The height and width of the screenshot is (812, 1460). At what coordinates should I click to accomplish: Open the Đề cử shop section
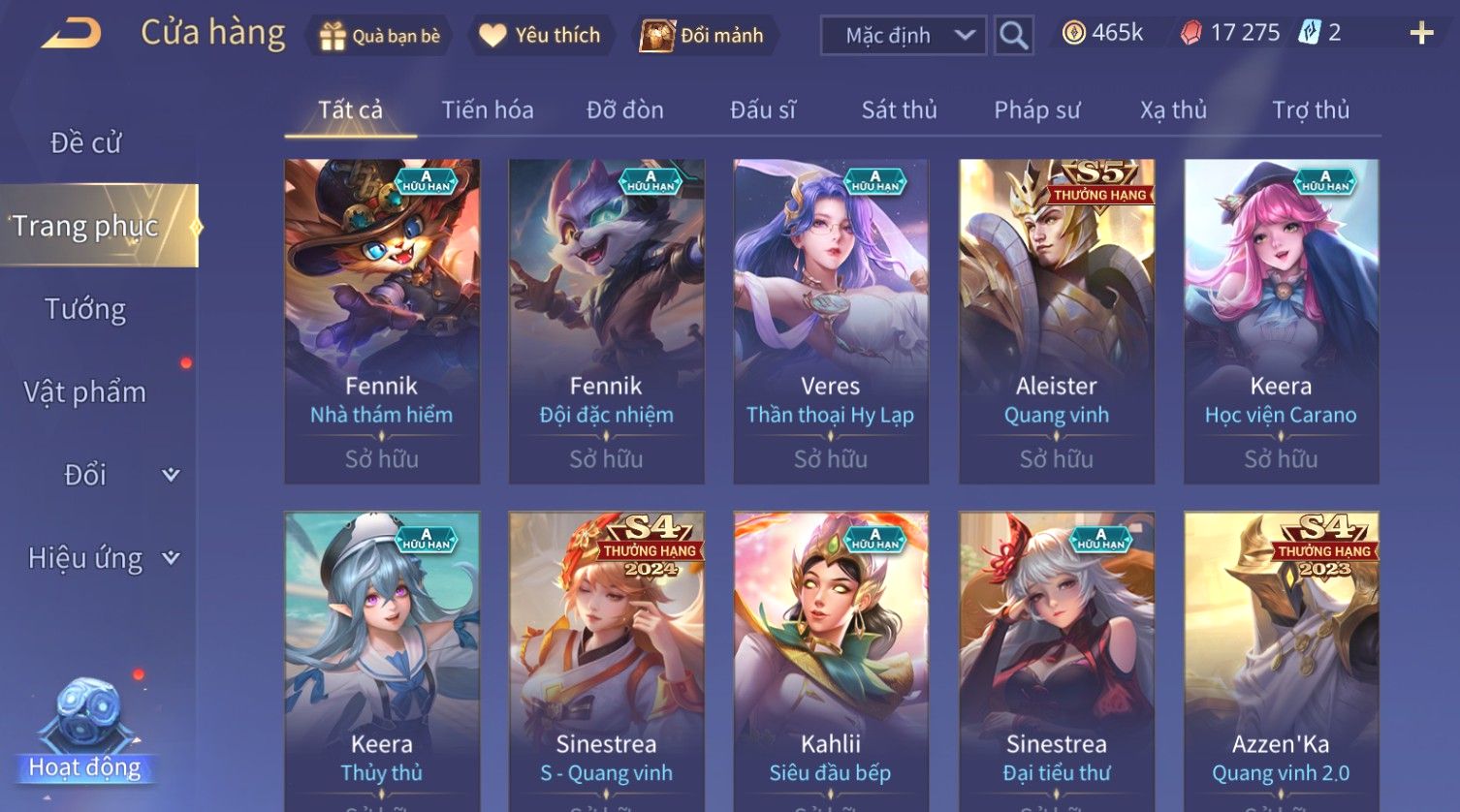[86, 143]
